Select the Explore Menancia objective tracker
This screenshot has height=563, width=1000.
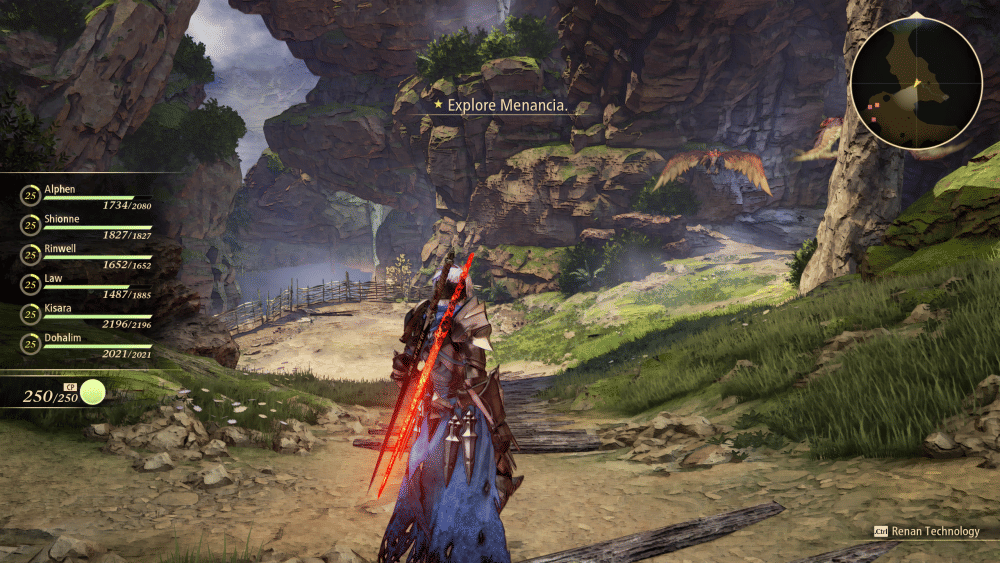pos(503,104)
